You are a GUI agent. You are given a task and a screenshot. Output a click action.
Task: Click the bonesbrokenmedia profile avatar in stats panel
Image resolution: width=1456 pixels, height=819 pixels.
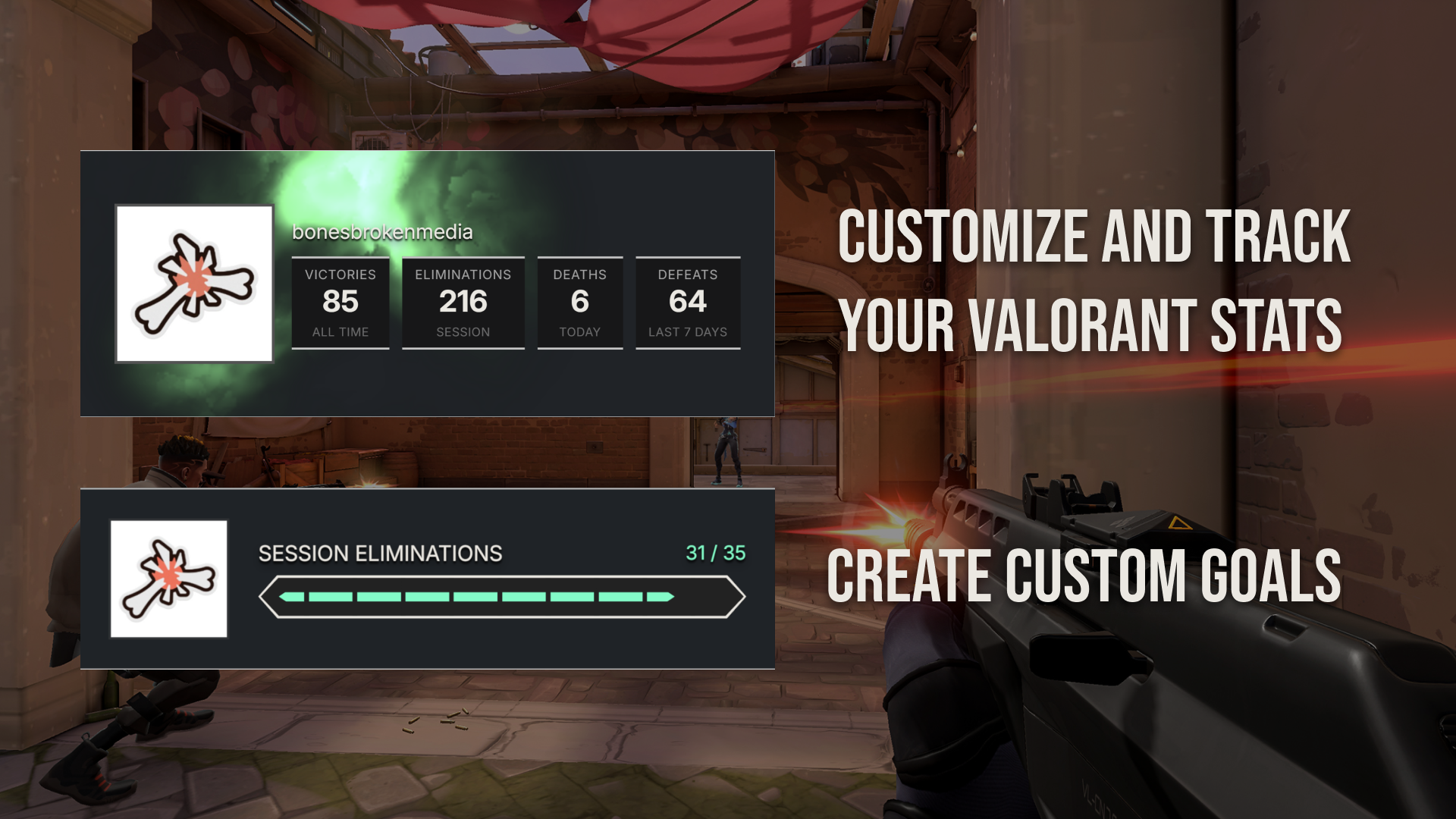point(194,284)
